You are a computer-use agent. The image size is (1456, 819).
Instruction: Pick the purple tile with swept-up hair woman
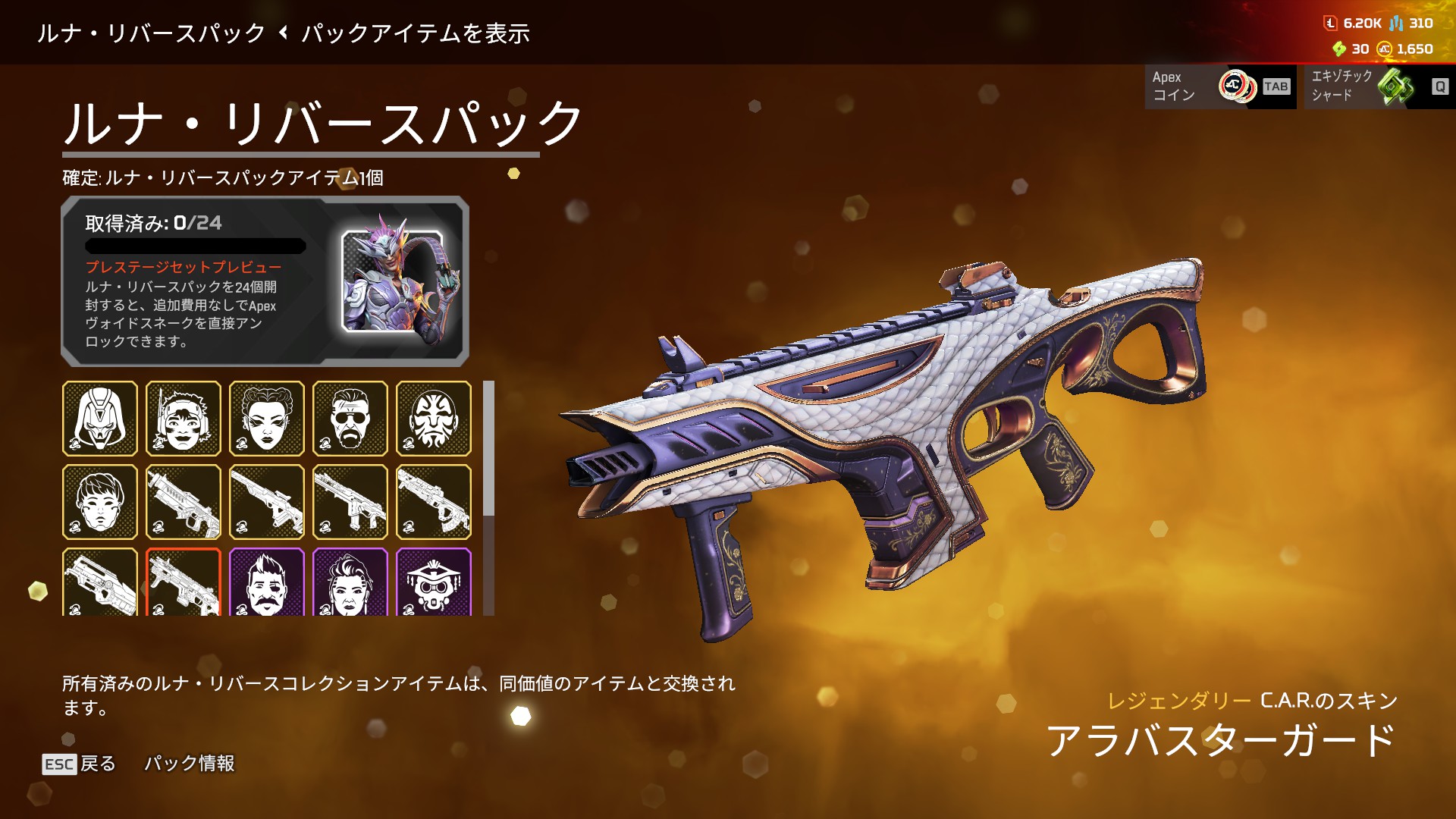[350, 582]
